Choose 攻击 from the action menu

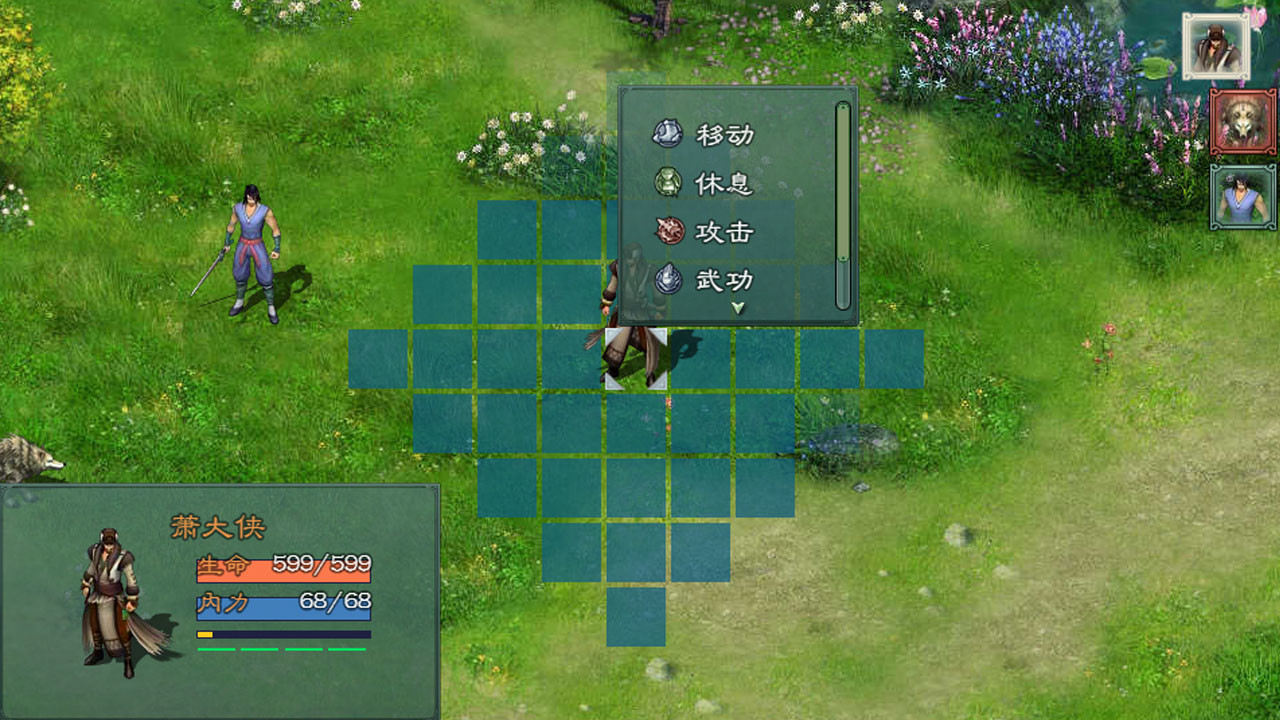pyautogui.click(x=724, y=232)
